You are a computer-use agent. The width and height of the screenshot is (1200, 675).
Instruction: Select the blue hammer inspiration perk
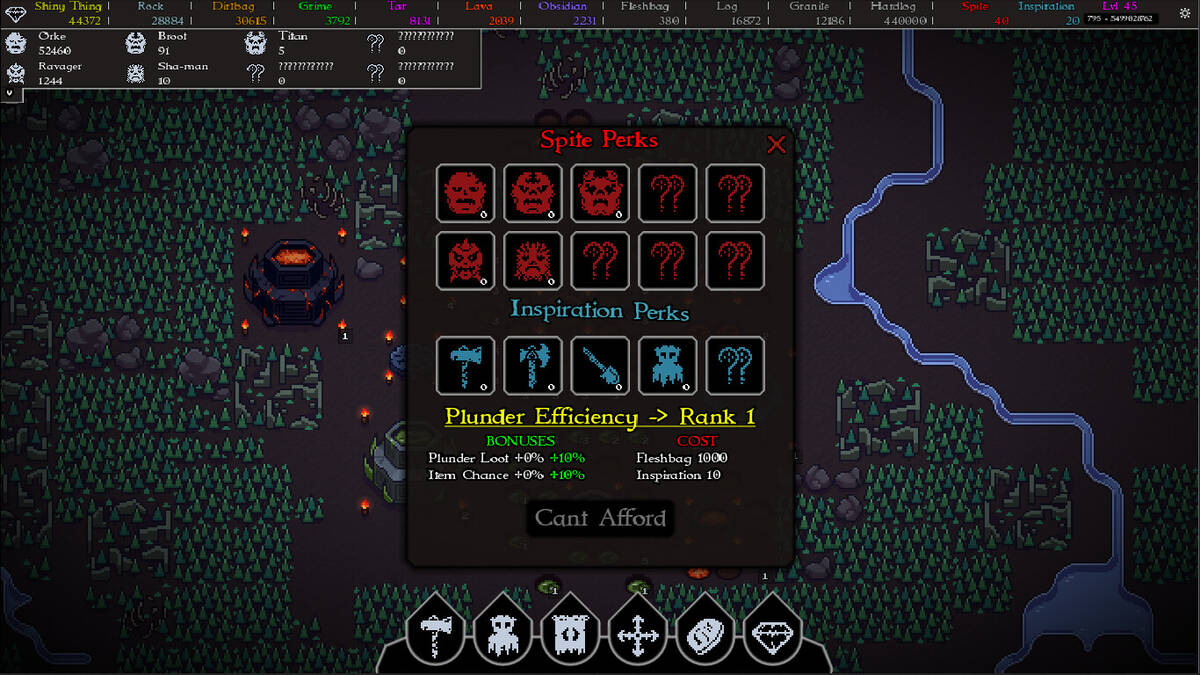[x=465, y=365]
